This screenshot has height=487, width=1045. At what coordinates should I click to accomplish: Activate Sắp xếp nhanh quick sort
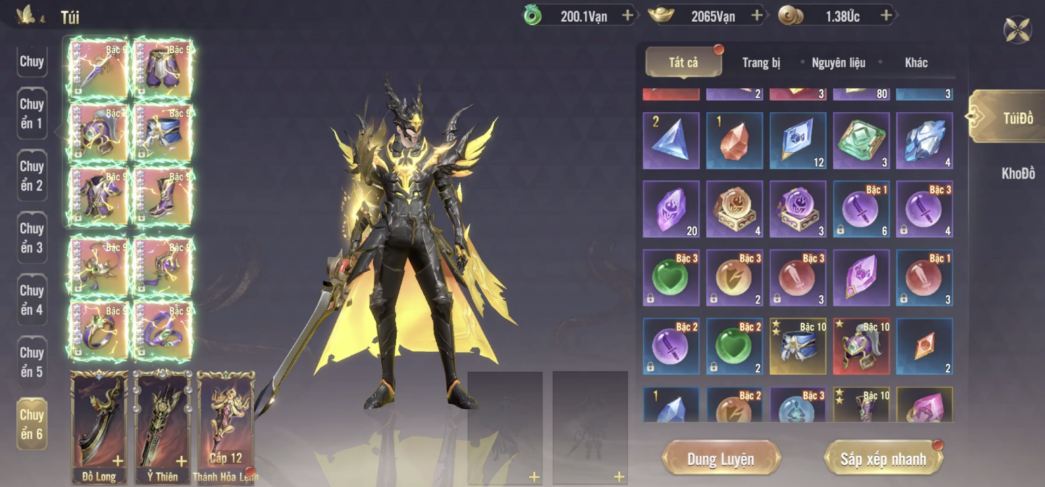point(882,459)
